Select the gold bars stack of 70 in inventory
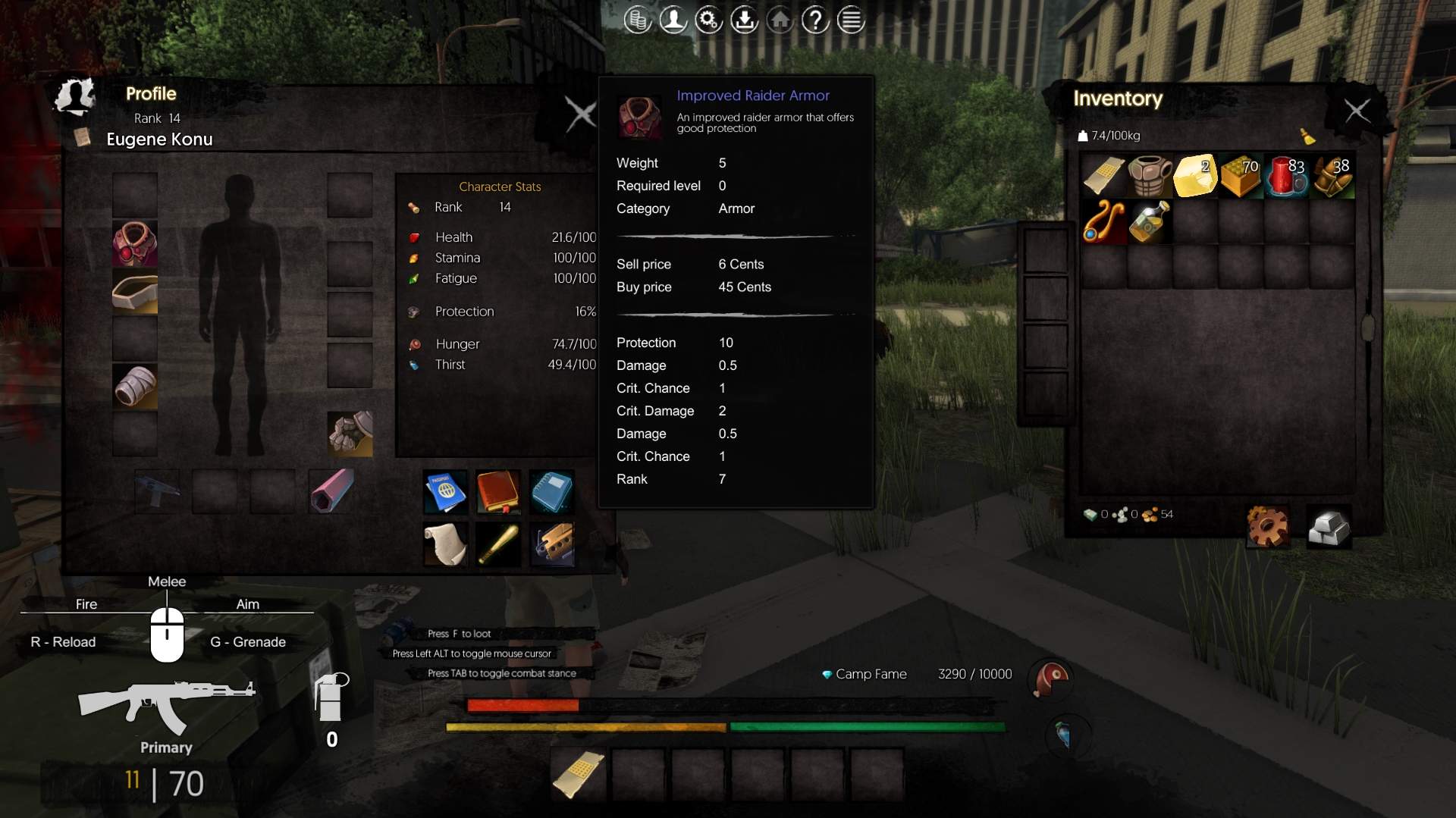1456x818 pixels. [1241, 176]
